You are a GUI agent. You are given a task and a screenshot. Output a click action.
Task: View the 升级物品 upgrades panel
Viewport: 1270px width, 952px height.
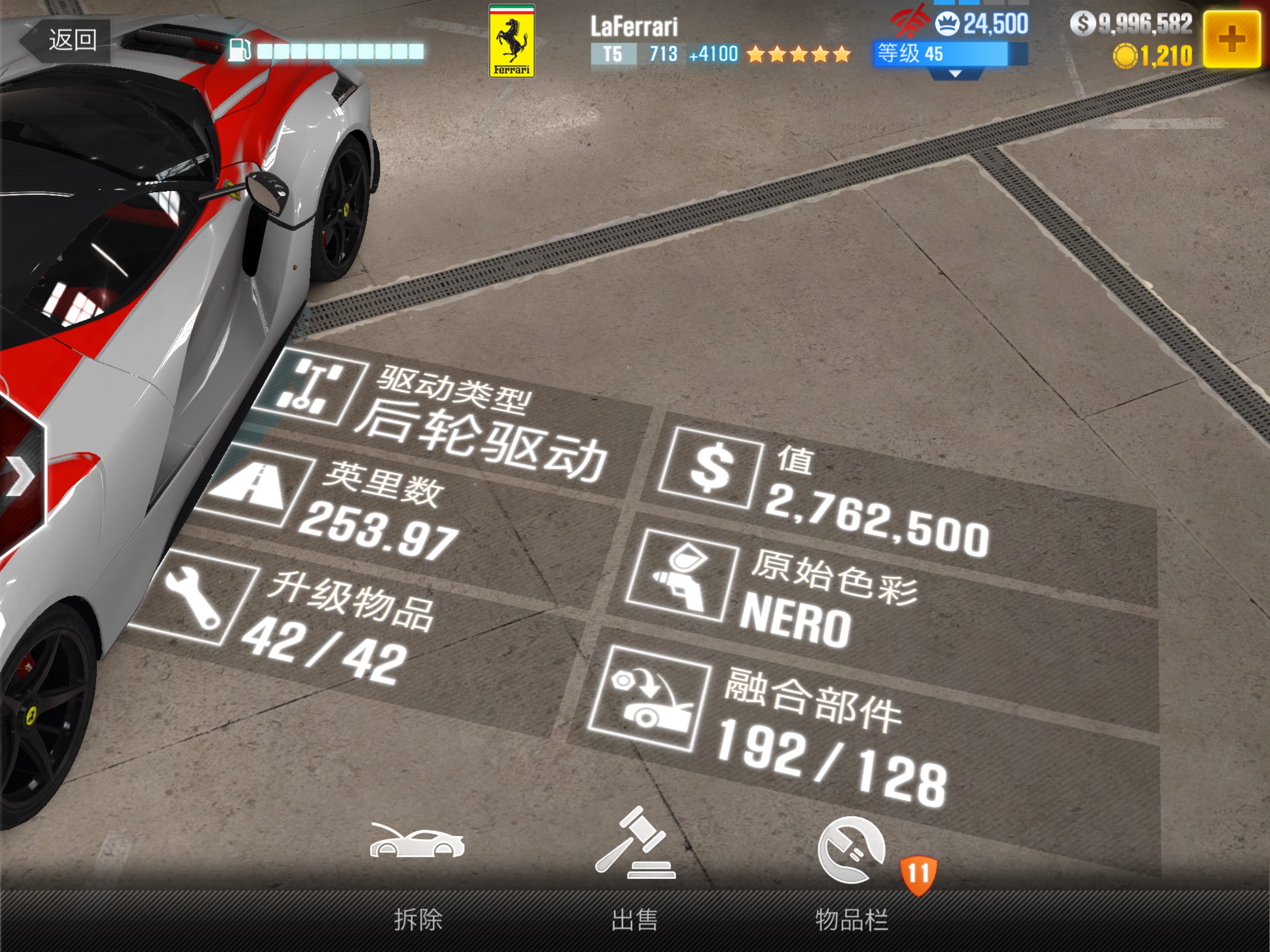coord(322,620)
